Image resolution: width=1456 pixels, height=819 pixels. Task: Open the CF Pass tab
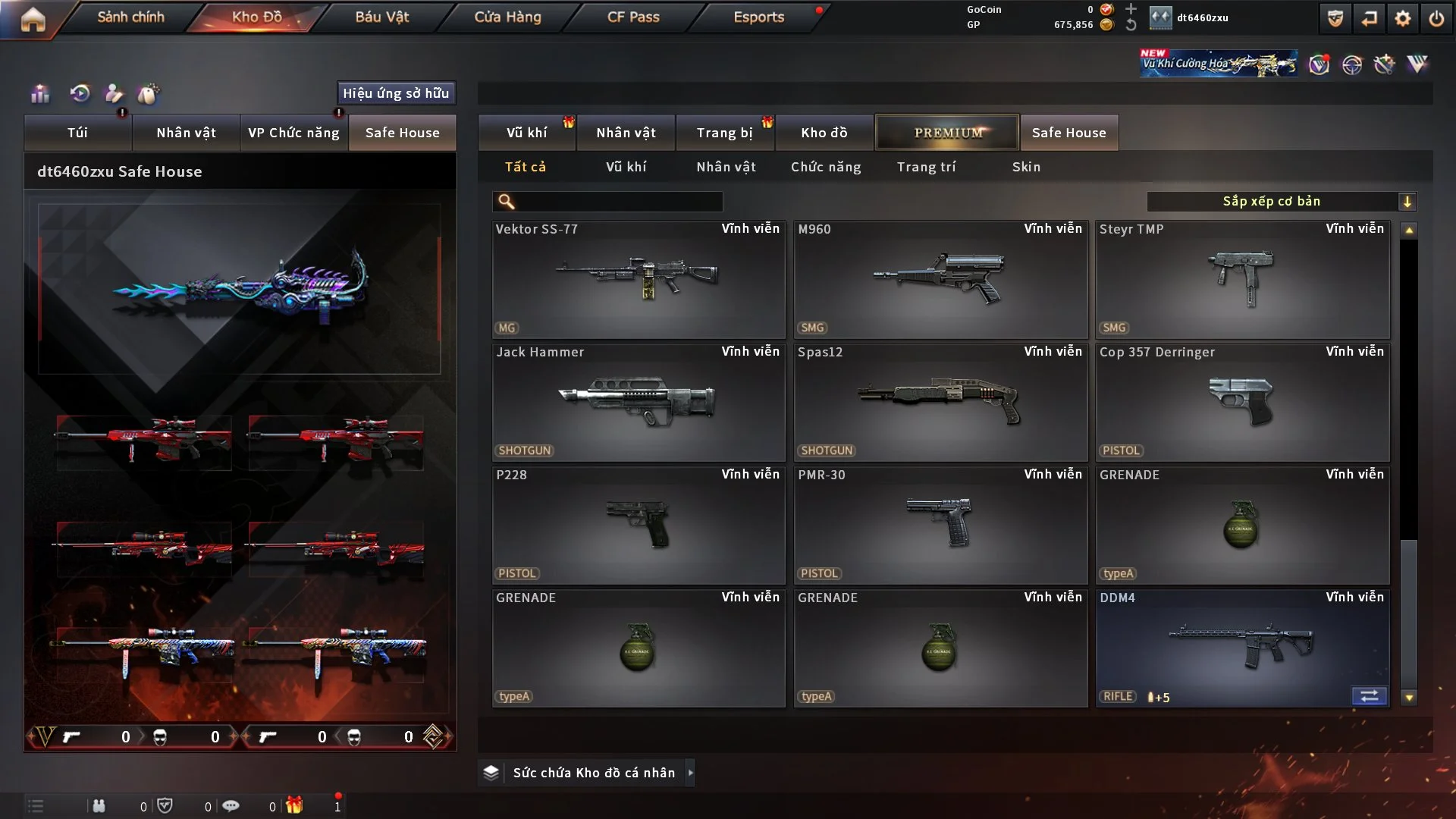633,17
